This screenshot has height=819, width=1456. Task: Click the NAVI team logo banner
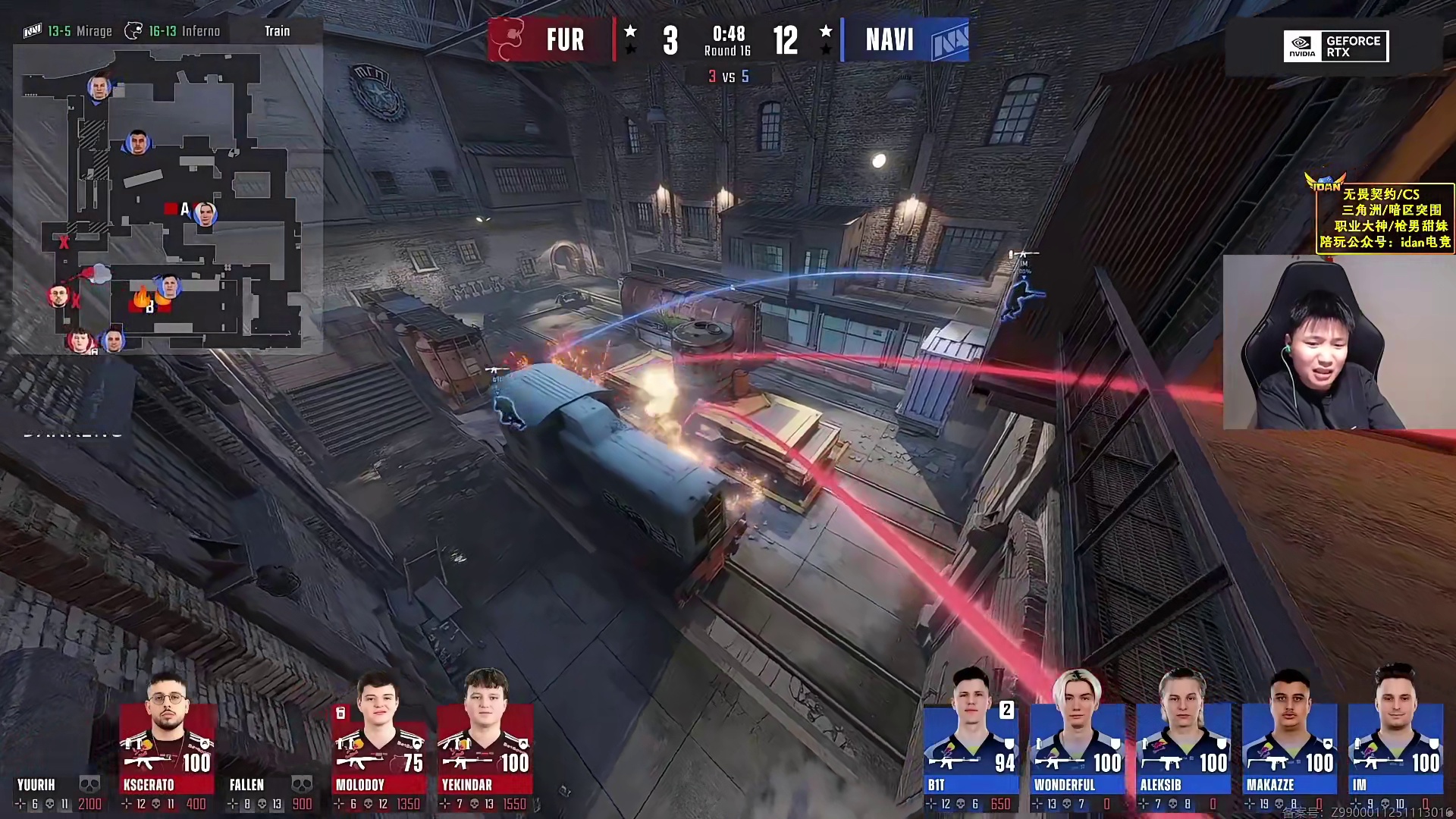906,39
